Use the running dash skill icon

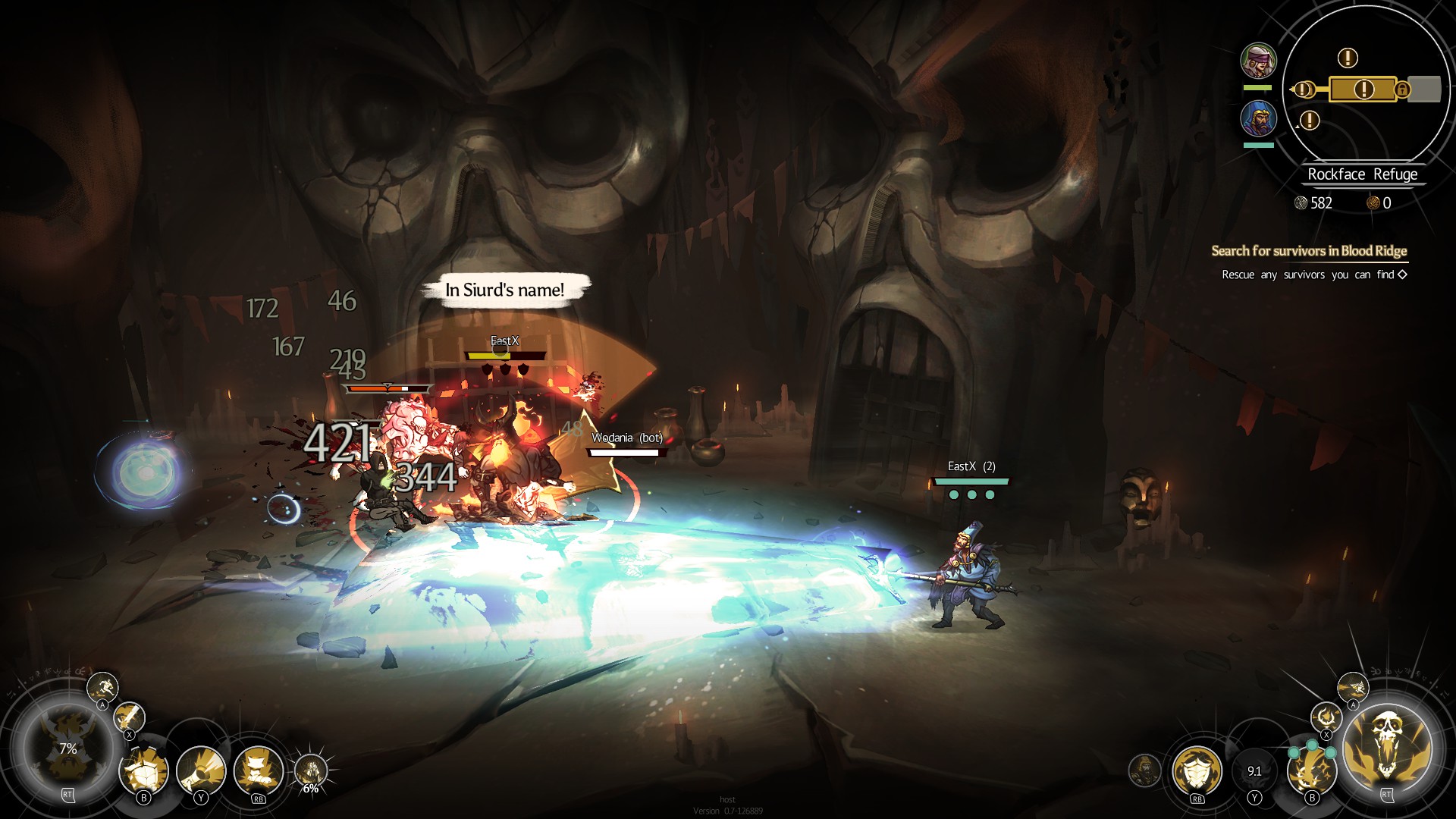tap(102, 687)
